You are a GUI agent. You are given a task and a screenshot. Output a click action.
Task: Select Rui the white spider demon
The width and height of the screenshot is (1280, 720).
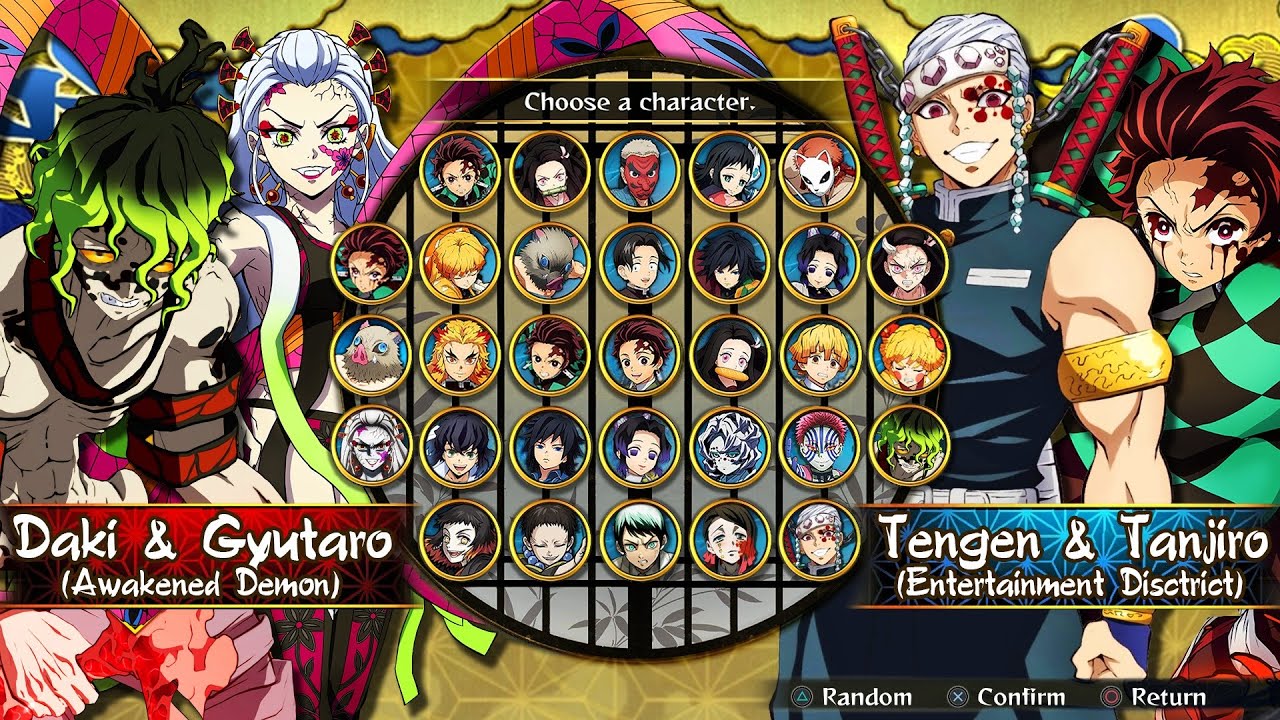(729, 447)
